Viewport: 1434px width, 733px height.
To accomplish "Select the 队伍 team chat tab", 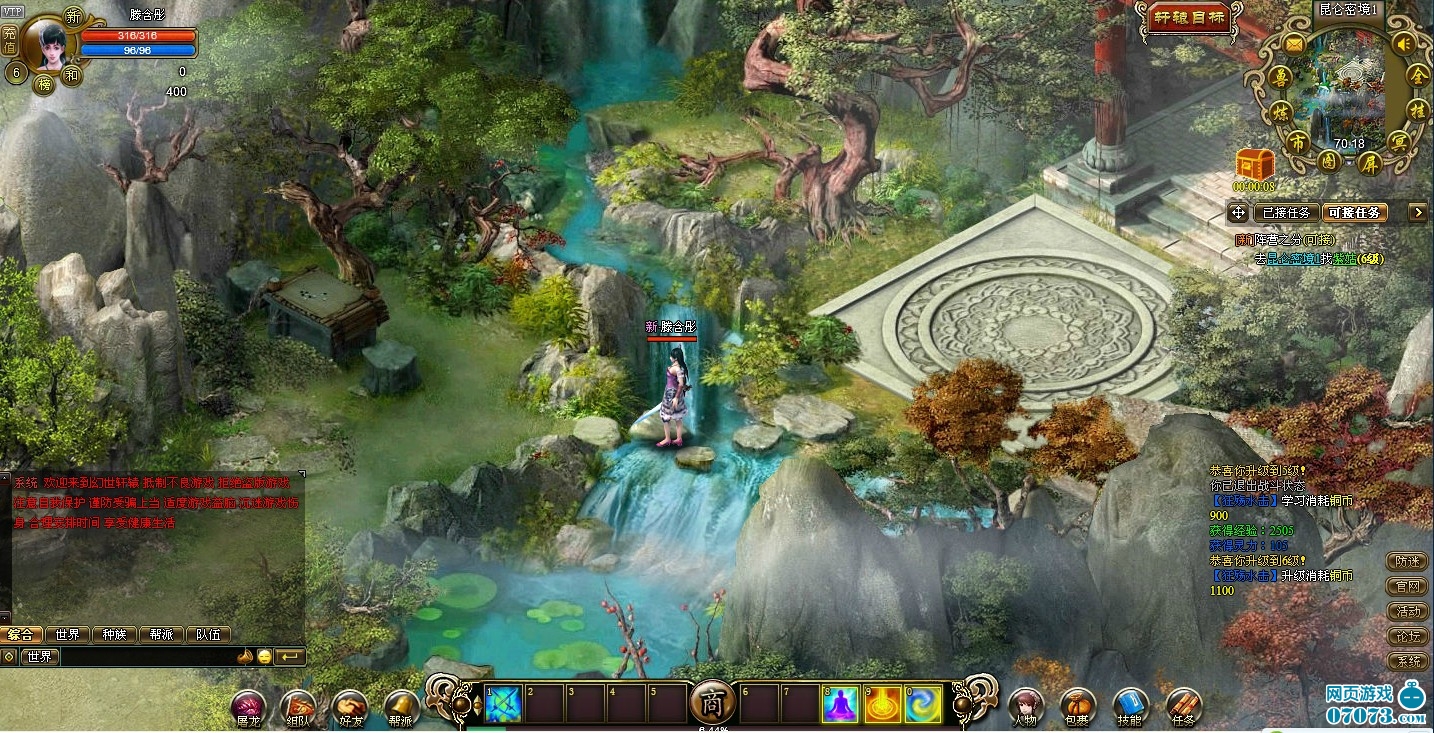I will coord(208,634).
